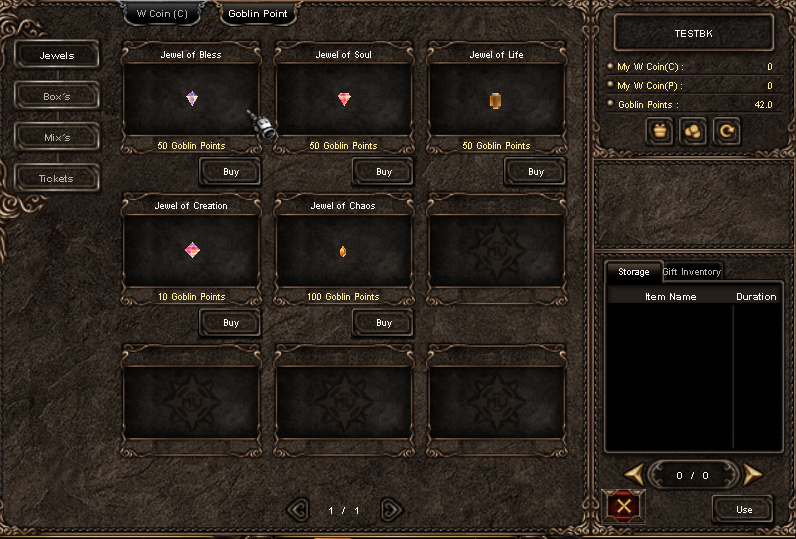Go to the next shop page arrow
Screen dimensions: 796x539
coord(391,510)
